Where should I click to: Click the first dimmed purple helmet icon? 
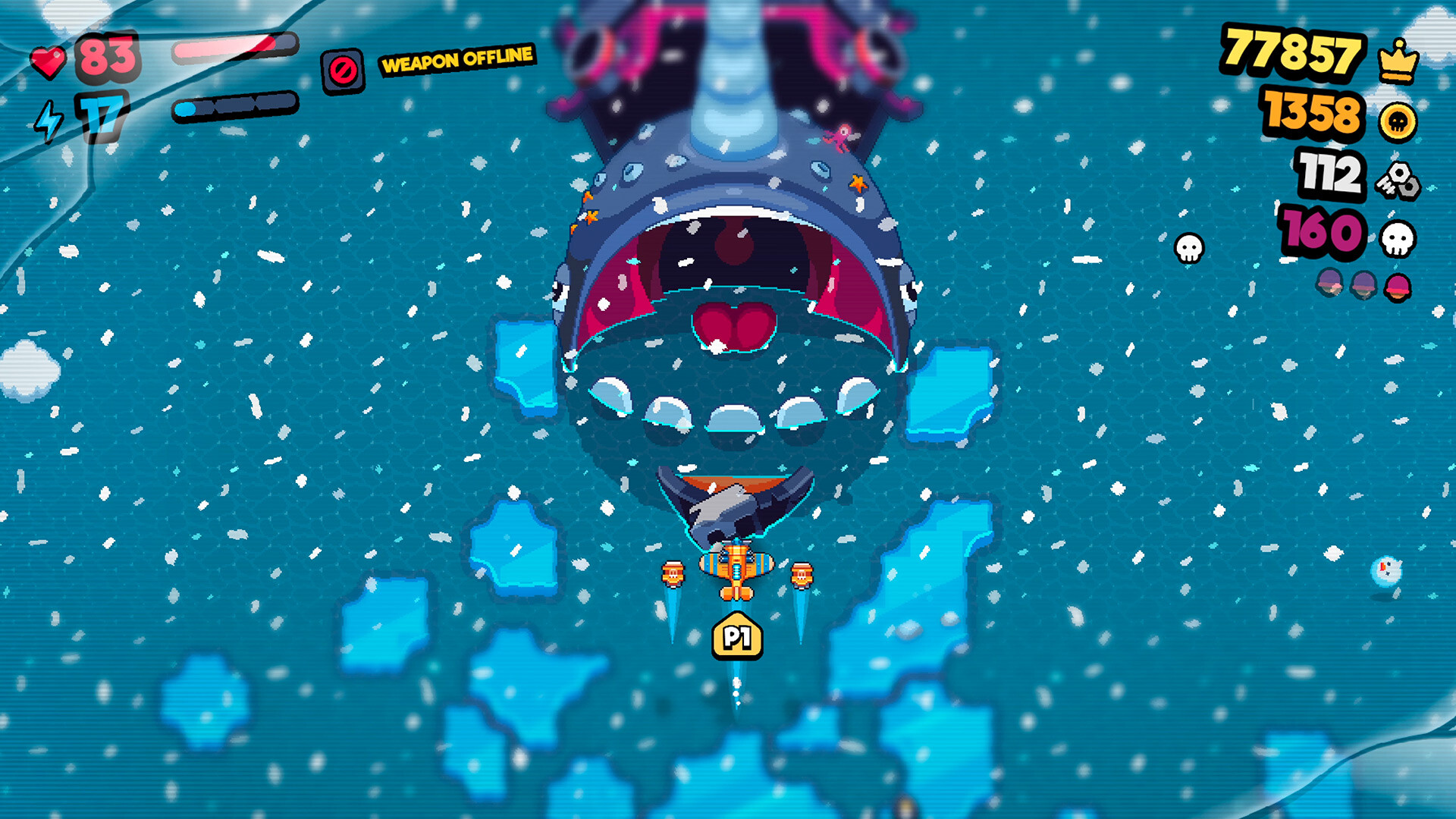pos(1329,284)
